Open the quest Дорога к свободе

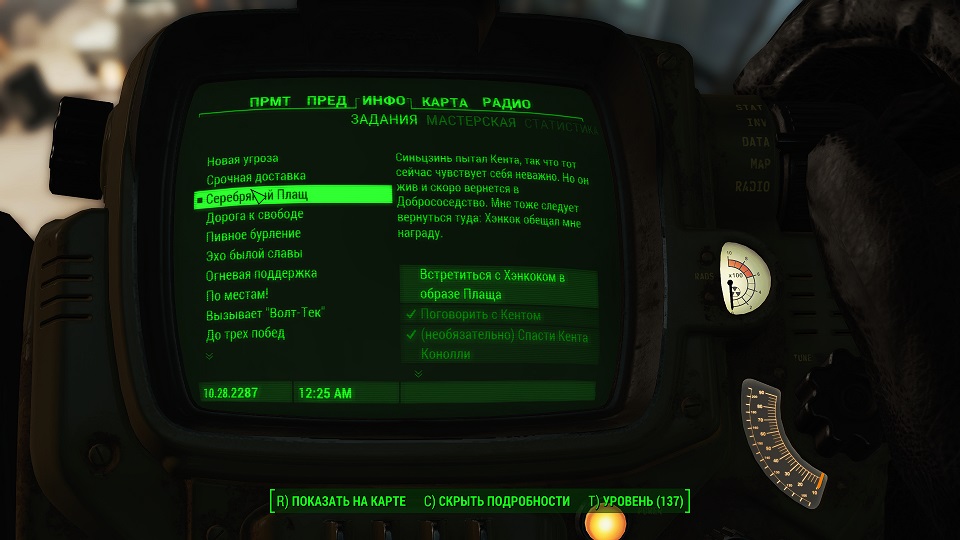(255, 216)
